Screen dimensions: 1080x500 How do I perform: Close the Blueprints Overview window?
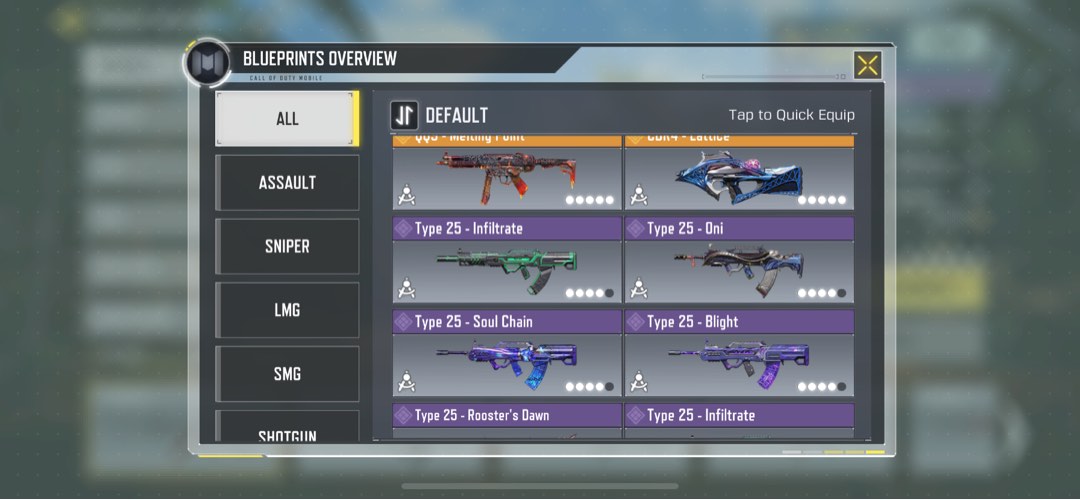click(x=867, y=65)
